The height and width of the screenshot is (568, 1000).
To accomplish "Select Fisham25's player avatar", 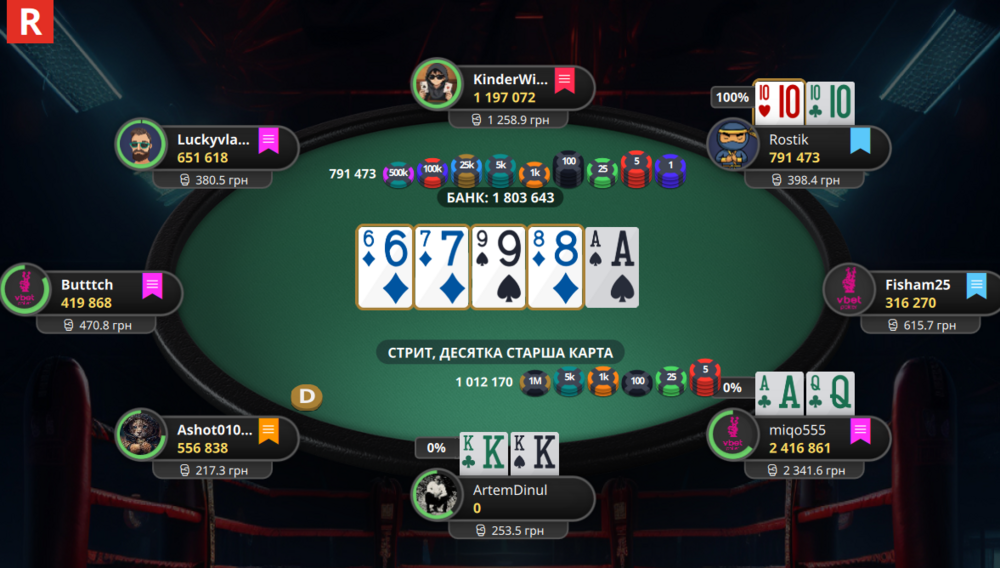I will coord(849,291).
